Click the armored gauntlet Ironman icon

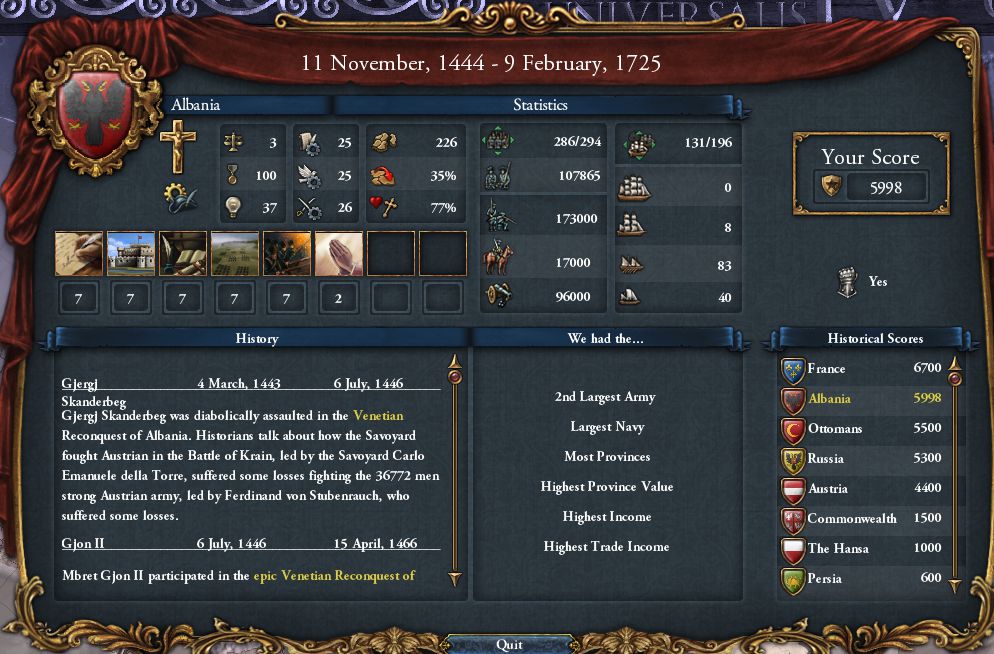(x=847, y=282)
